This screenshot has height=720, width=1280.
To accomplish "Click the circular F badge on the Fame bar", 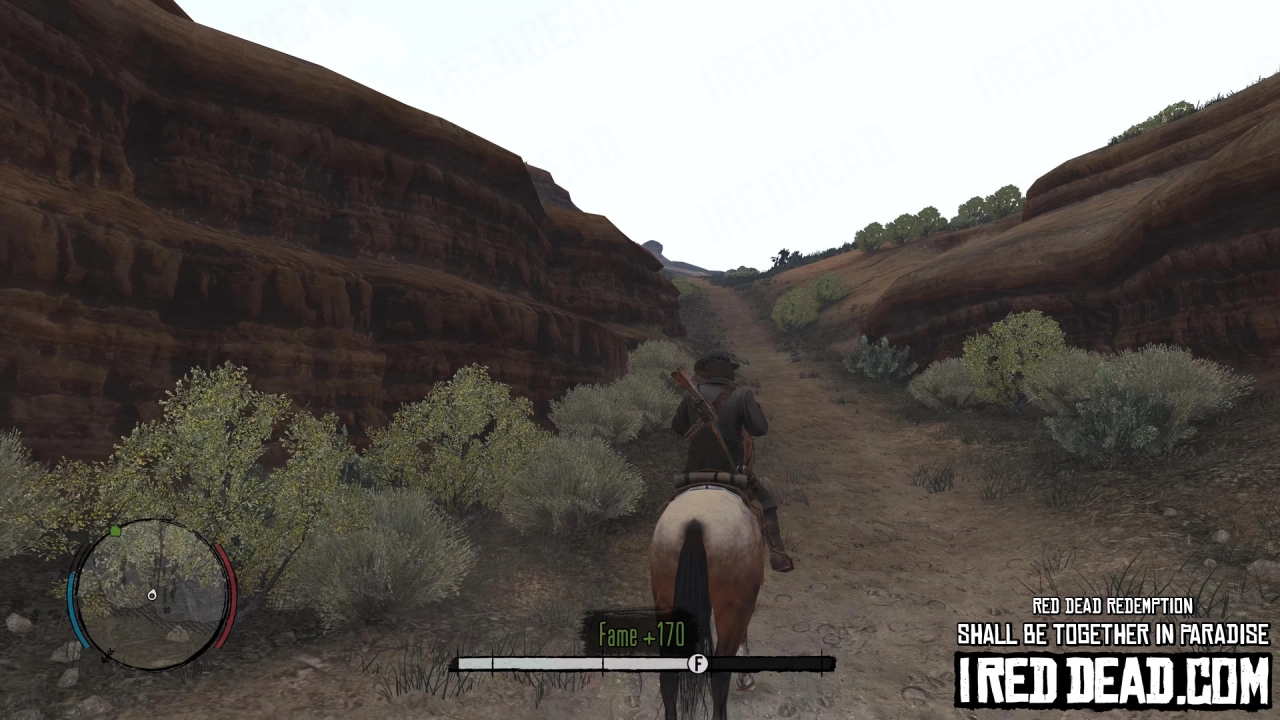I will (698, 663).
